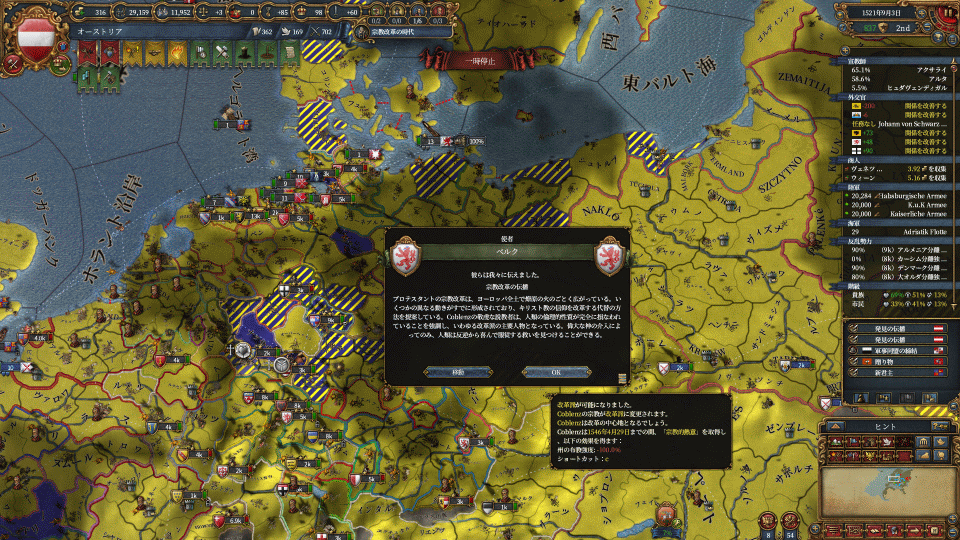
Task: Choose the 移動 (go to) button in dialog
Action: tap(457, 371)
